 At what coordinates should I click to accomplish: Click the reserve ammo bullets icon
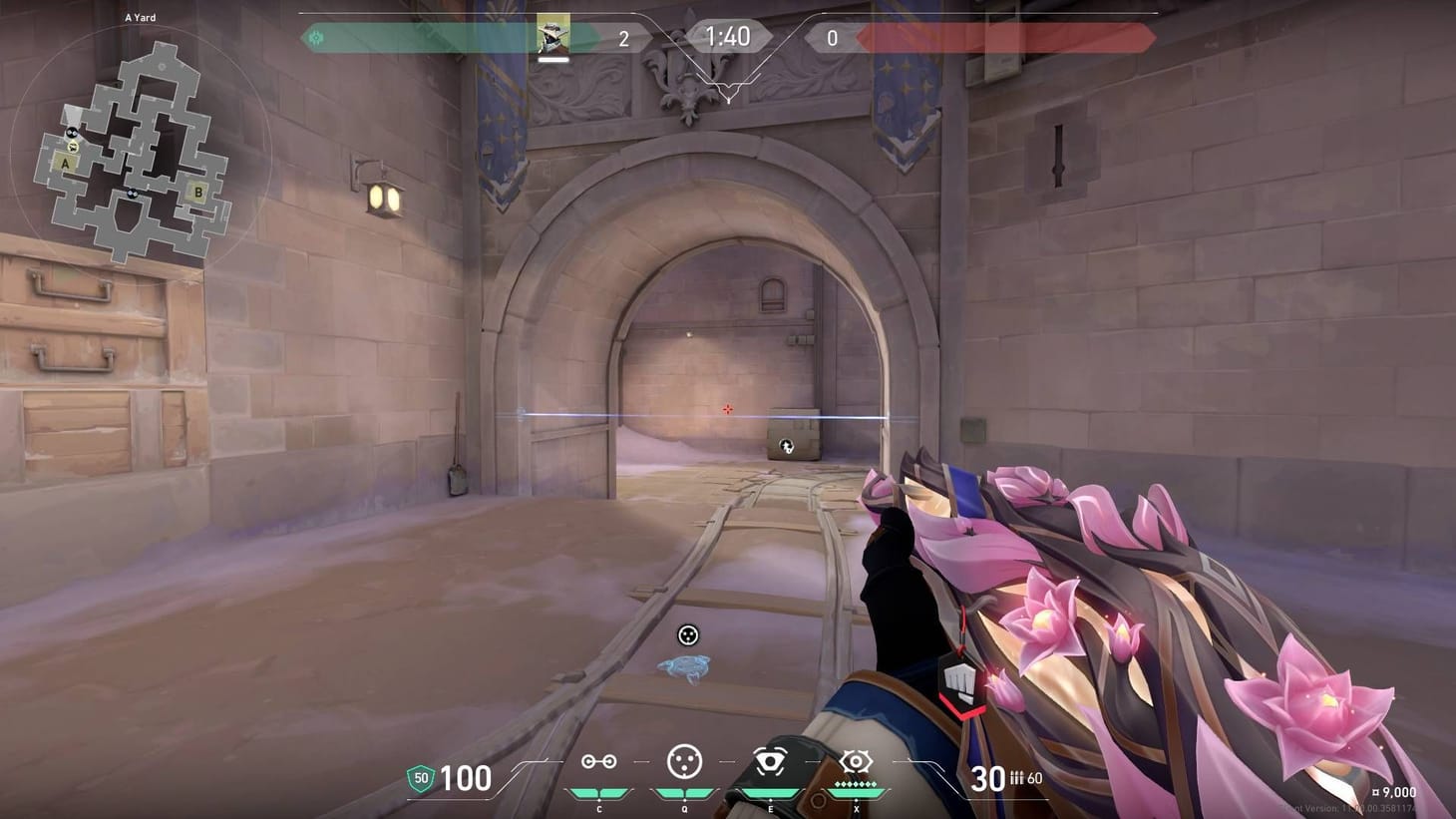pyautogui.click(x=1018, y=778)
